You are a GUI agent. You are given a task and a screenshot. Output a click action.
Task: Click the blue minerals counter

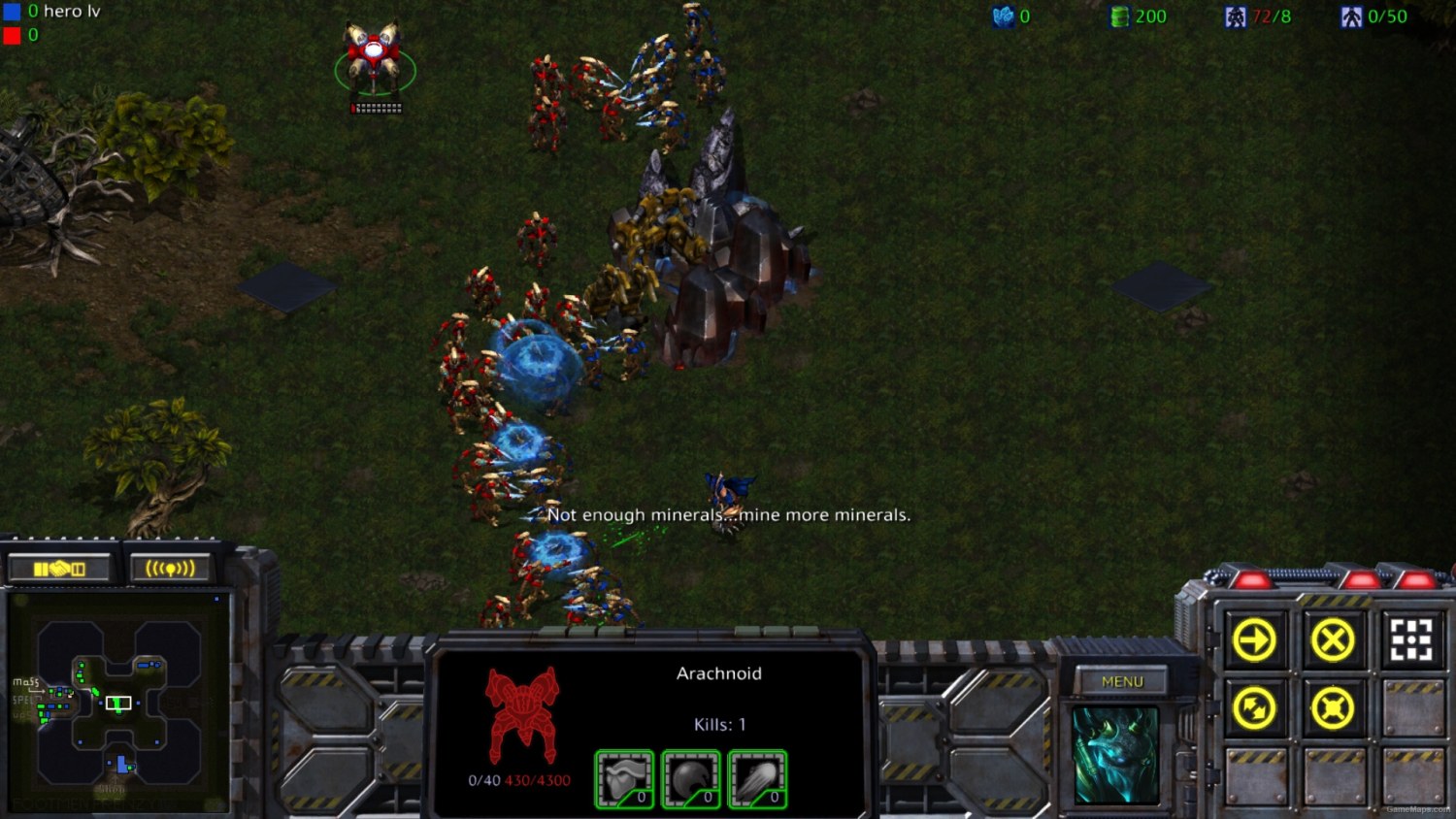[1012, 16]
